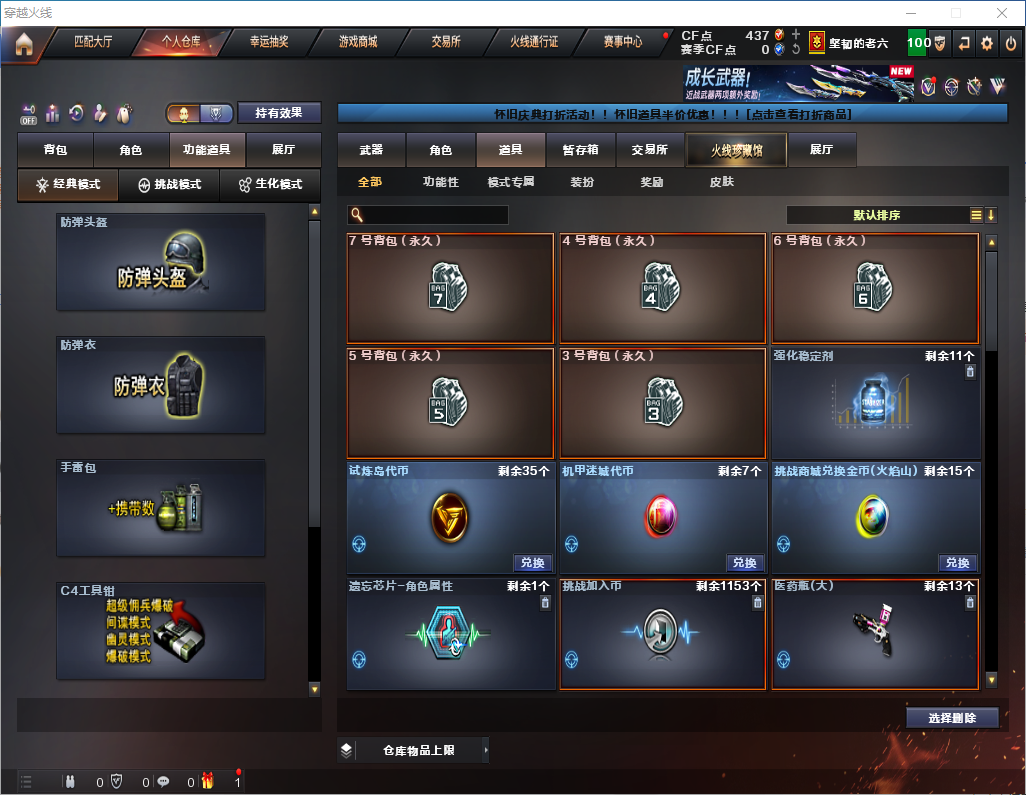Image resolution: width=1026 pixels, height=795 pixels.
Task: Switch to 挑战模式 challenge mode
Action: (169, 185)
